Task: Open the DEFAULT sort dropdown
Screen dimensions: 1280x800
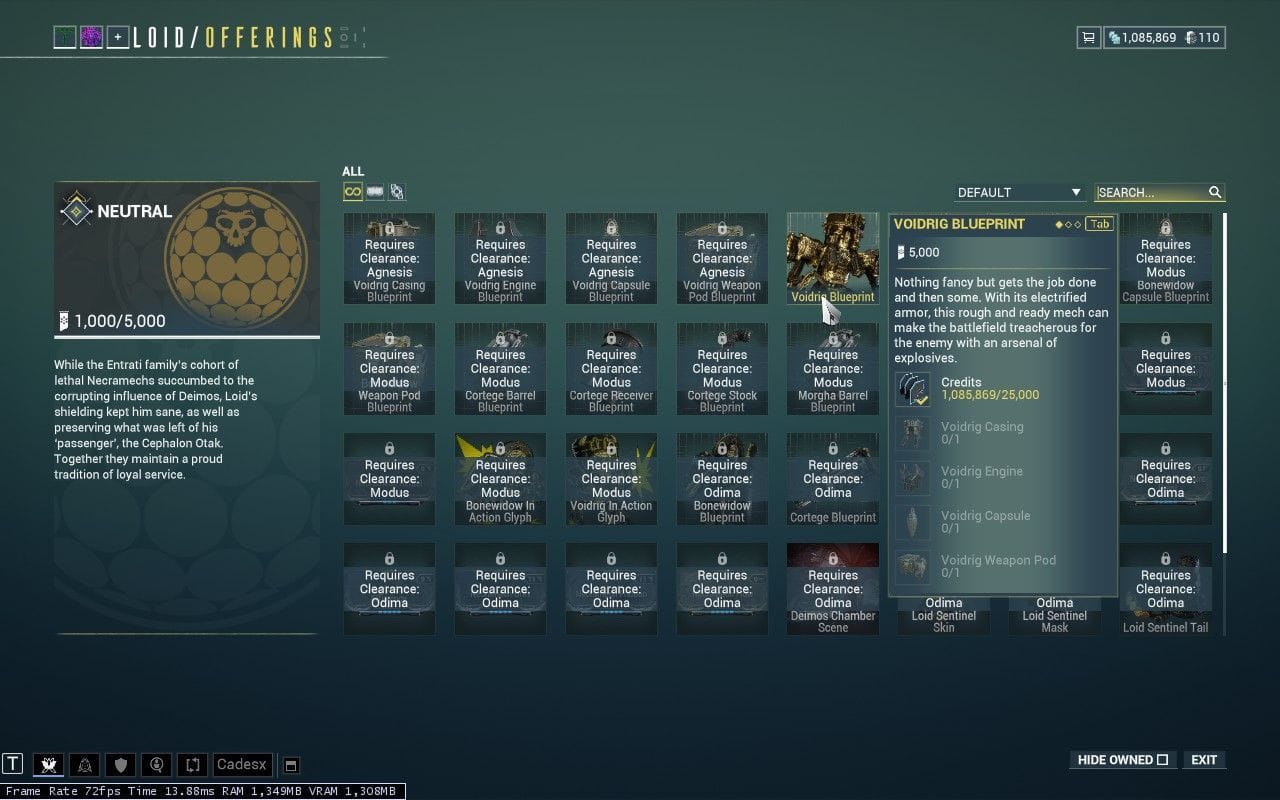Action: (1018, 192)
